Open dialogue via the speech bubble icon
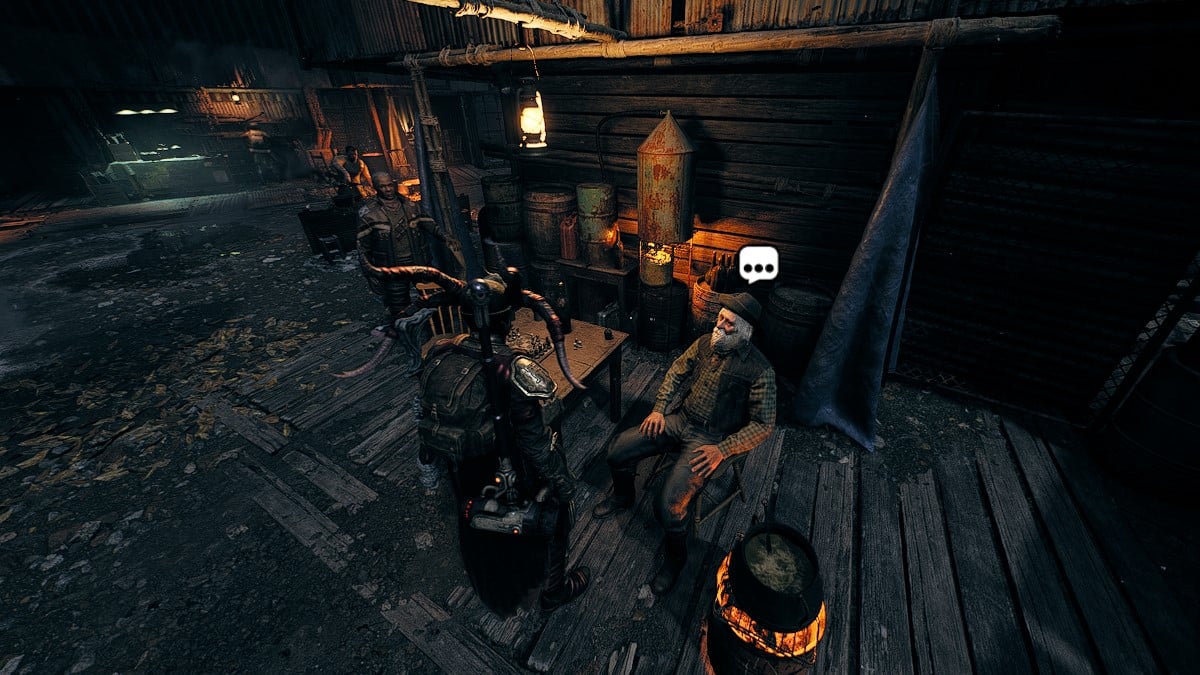This screenshot has height=675, width=1200. point(758,264)
